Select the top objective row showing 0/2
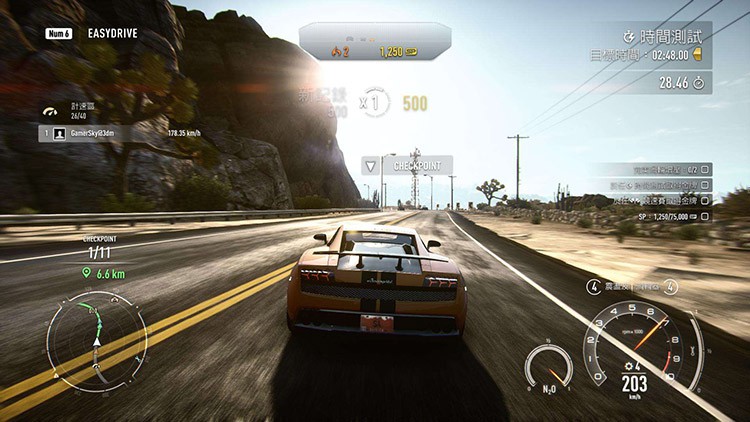750x422 pixels. 655,169
